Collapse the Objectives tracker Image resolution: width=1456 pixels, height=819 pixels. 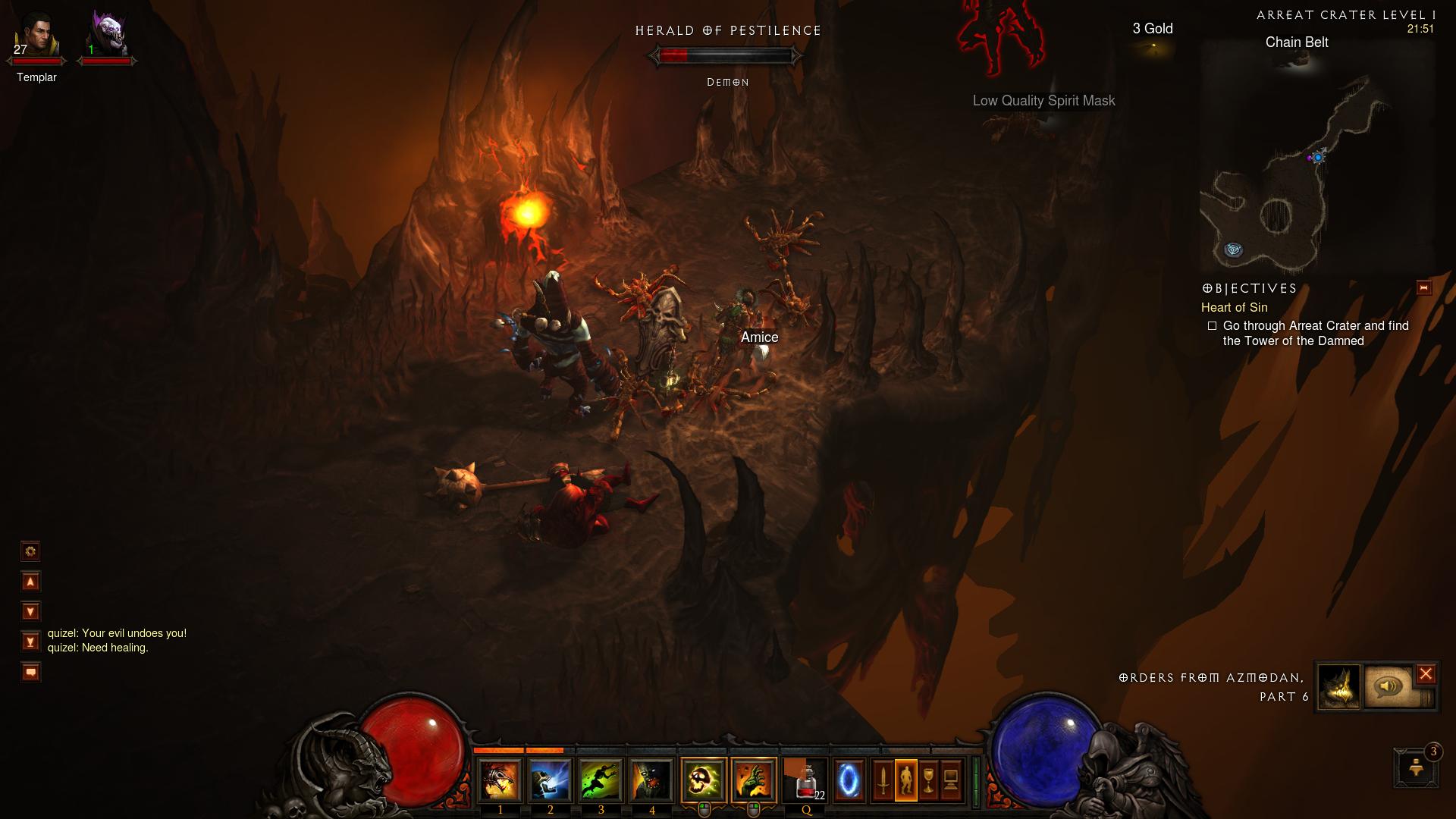pos(1423,288)
